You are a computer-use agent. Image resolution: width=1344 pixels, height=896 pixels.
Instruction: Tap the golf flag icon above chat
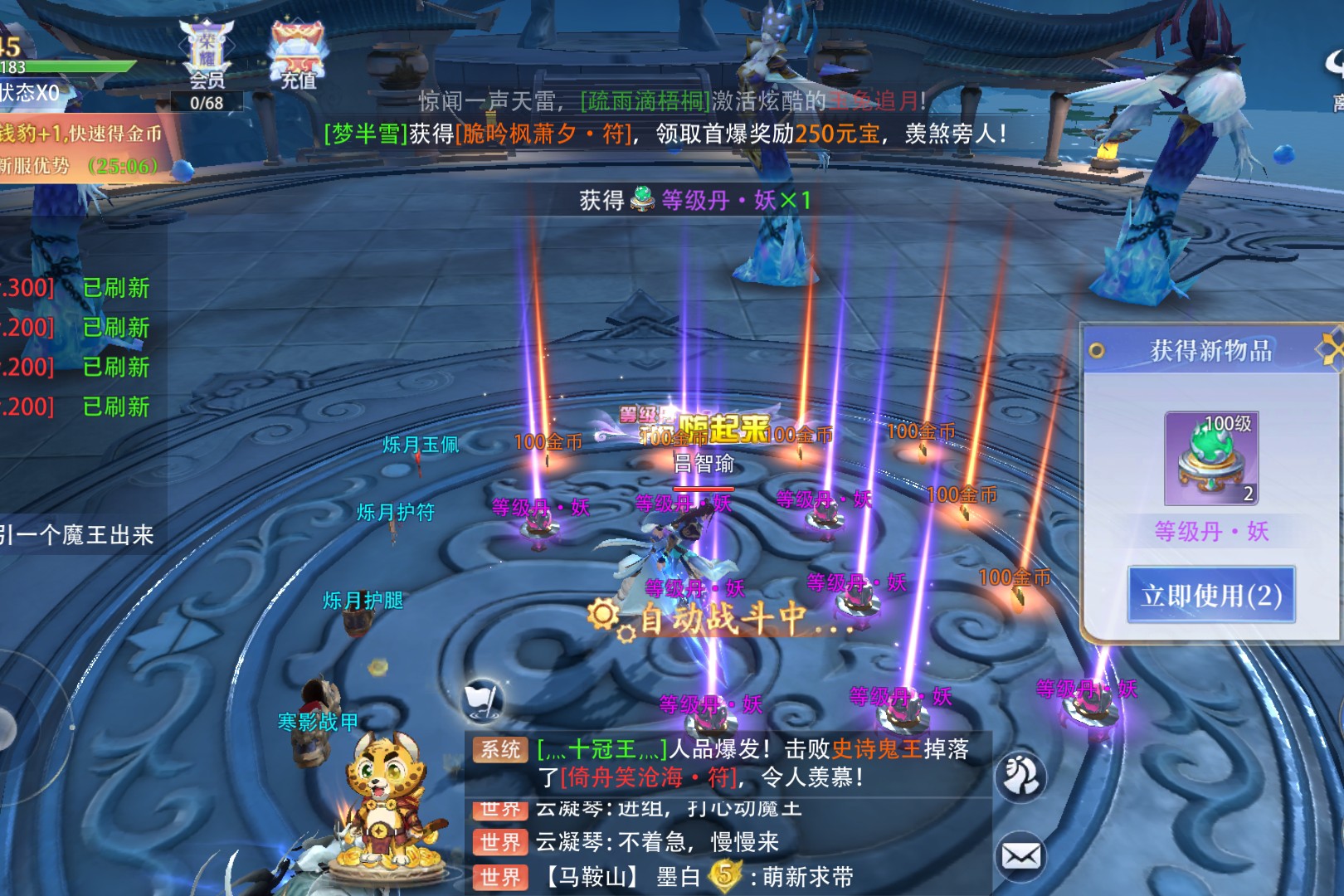[482, 701]
